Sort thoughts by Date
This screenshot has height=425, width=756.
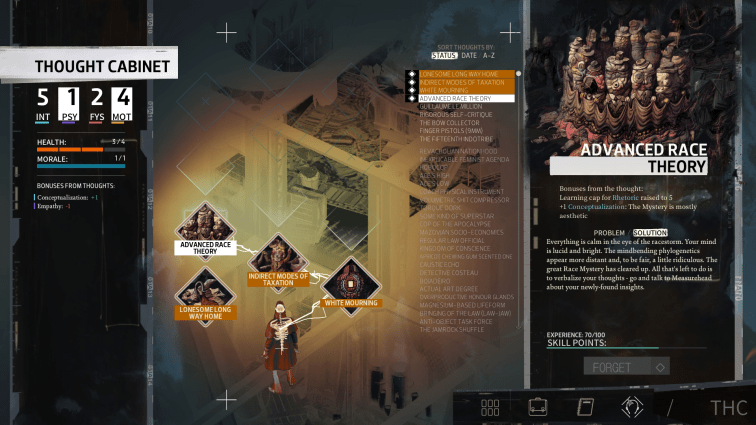click(x=470, y=56)
